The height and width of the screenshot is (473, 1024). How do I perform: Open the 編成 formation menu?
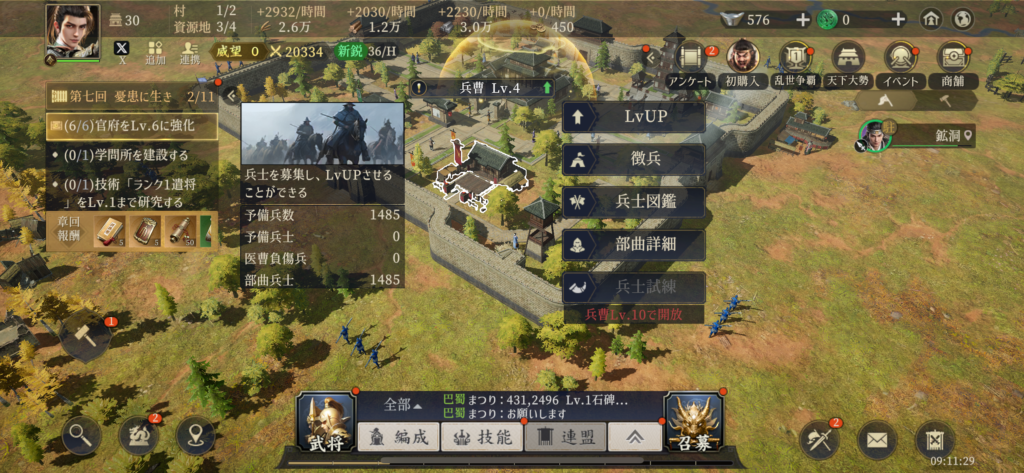click(398, 437)
